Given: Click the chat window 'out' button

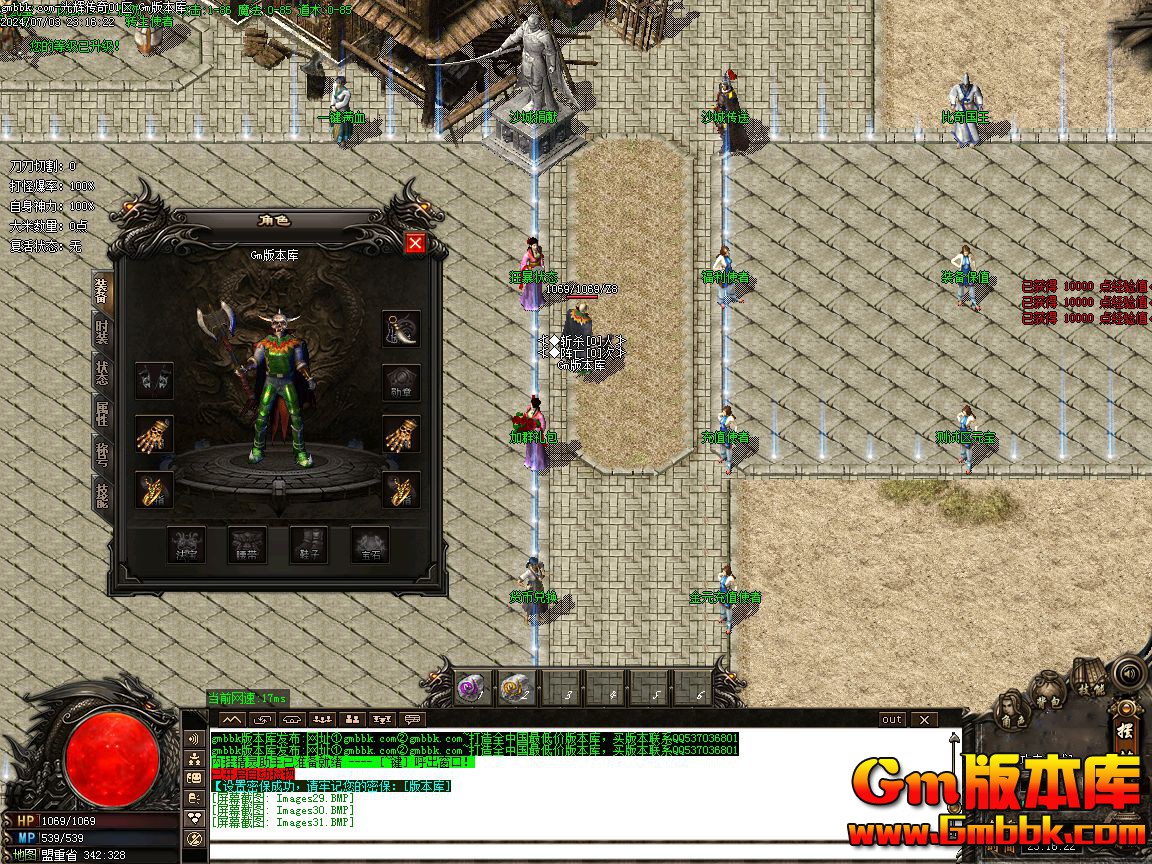Looking at the screenshot, I should pos(891,719).
